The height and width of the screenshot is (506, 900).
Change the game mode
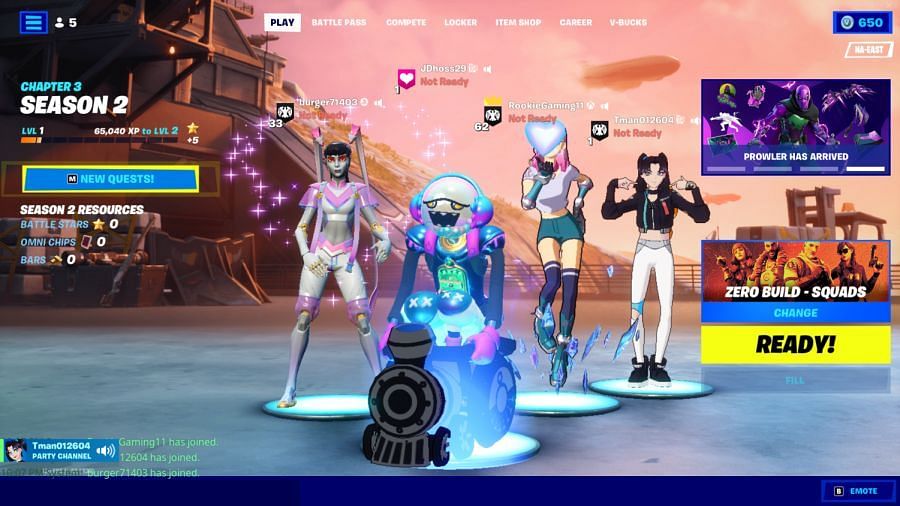pos(795,313)
